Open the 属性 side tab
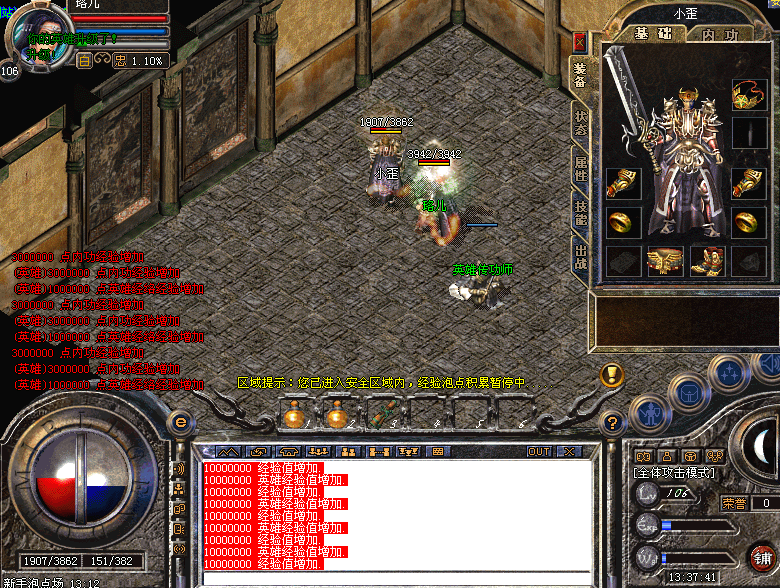Viewport: 780px width, 588px height. [x=580, y=168]
